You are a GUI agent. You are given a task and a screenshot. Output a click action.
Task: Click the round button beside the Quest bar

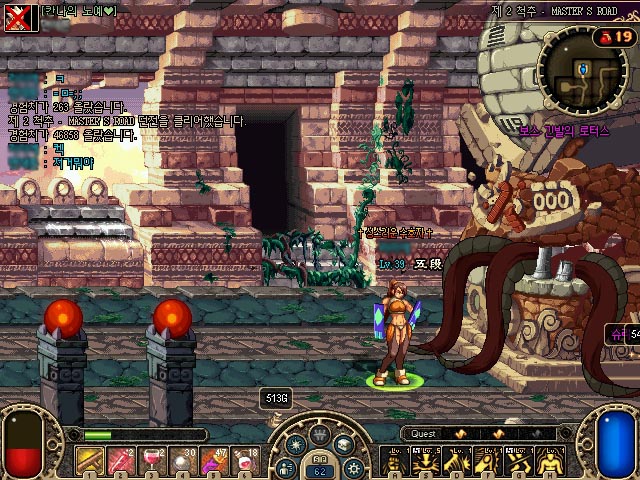(564, 434)
